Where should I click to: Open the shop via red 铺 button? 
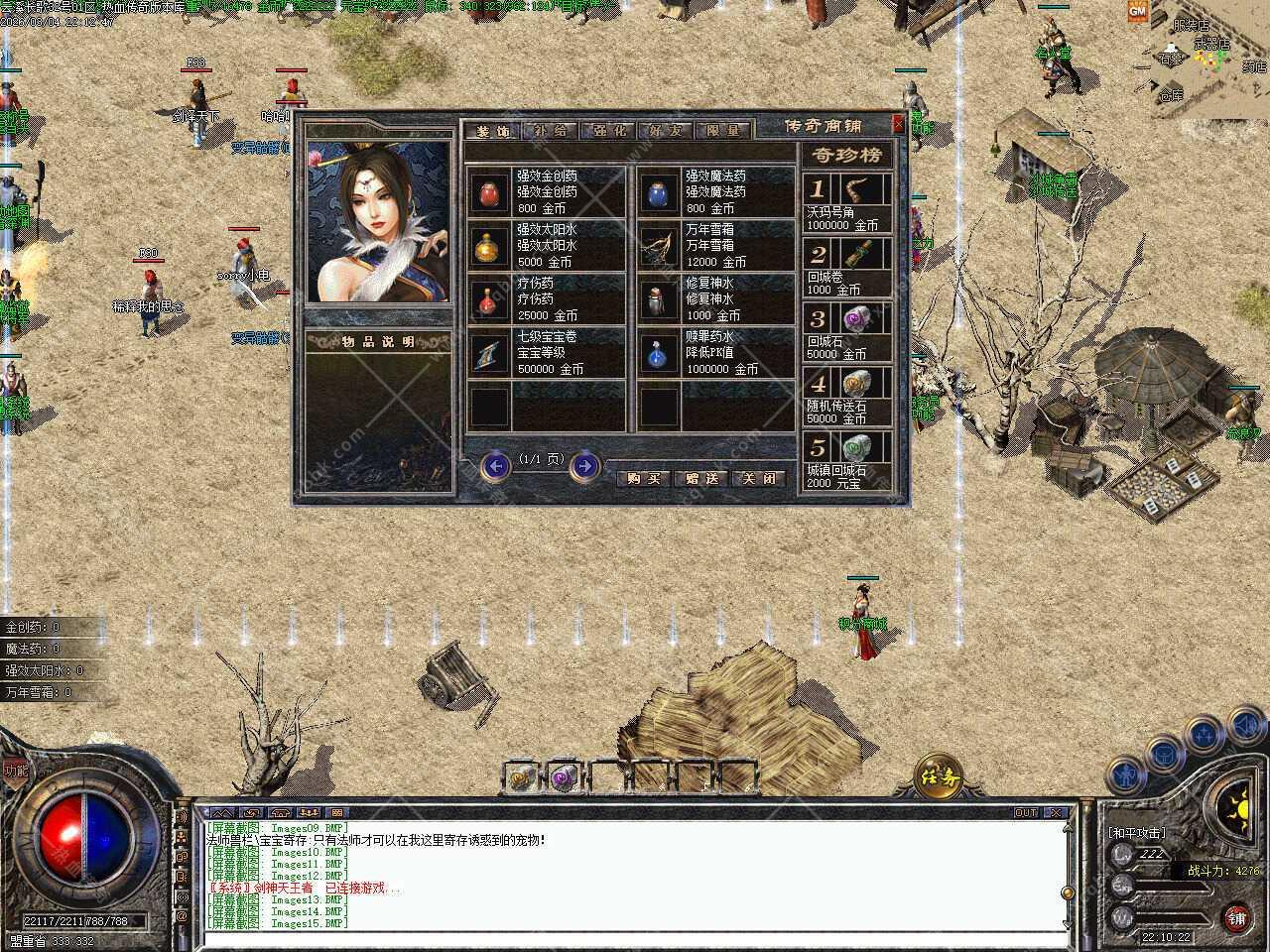point(1236,916)
